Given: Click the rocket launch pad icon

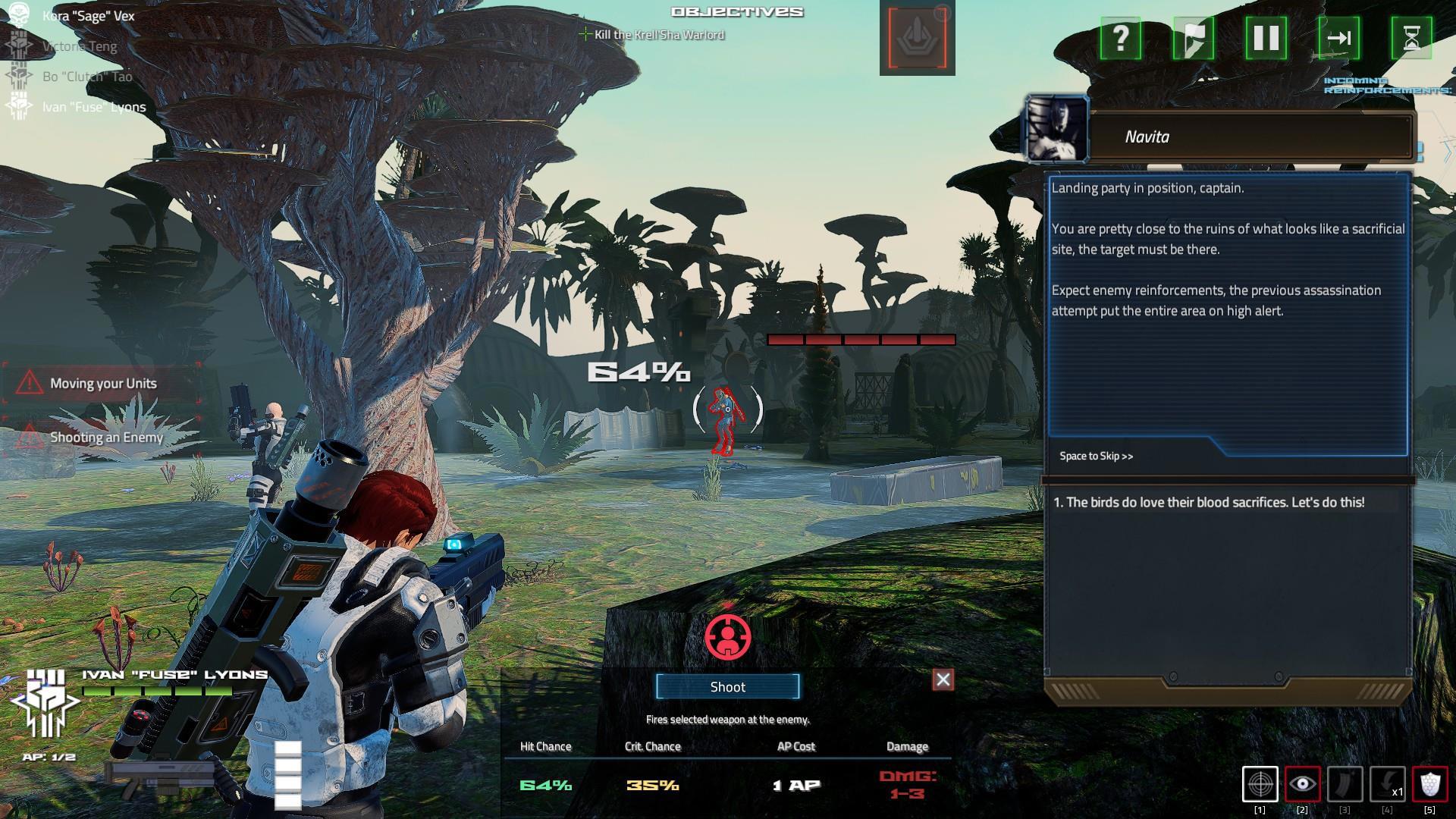Looking at the screenshot, I should pos(917,39).
